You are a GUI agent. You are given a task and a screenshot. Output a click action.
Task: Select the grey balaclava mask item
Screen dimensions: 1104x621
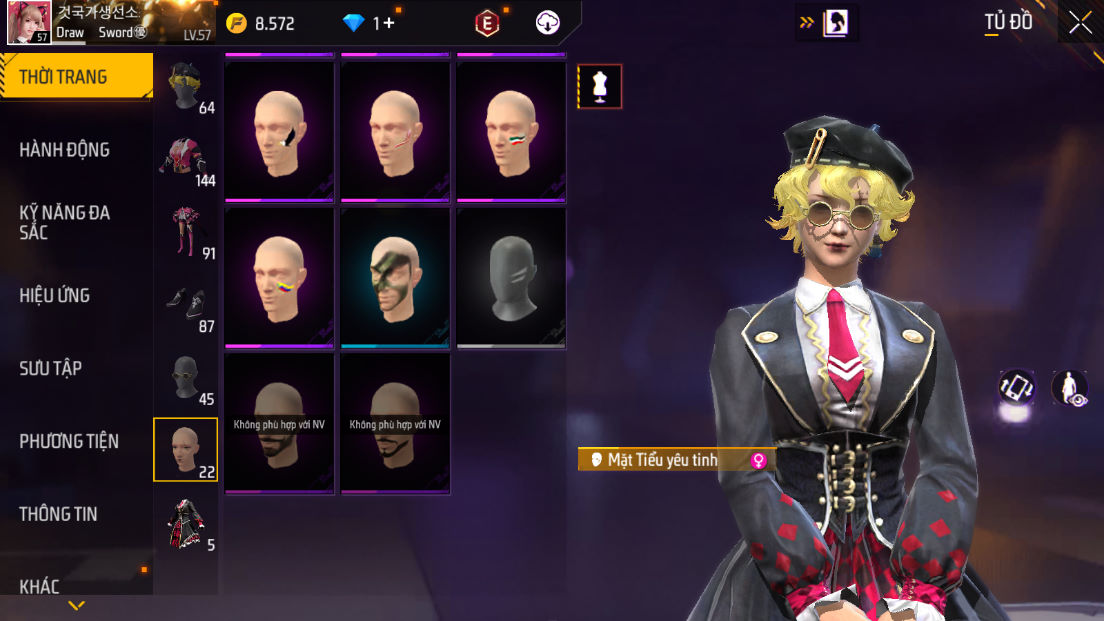pos(511,278)
